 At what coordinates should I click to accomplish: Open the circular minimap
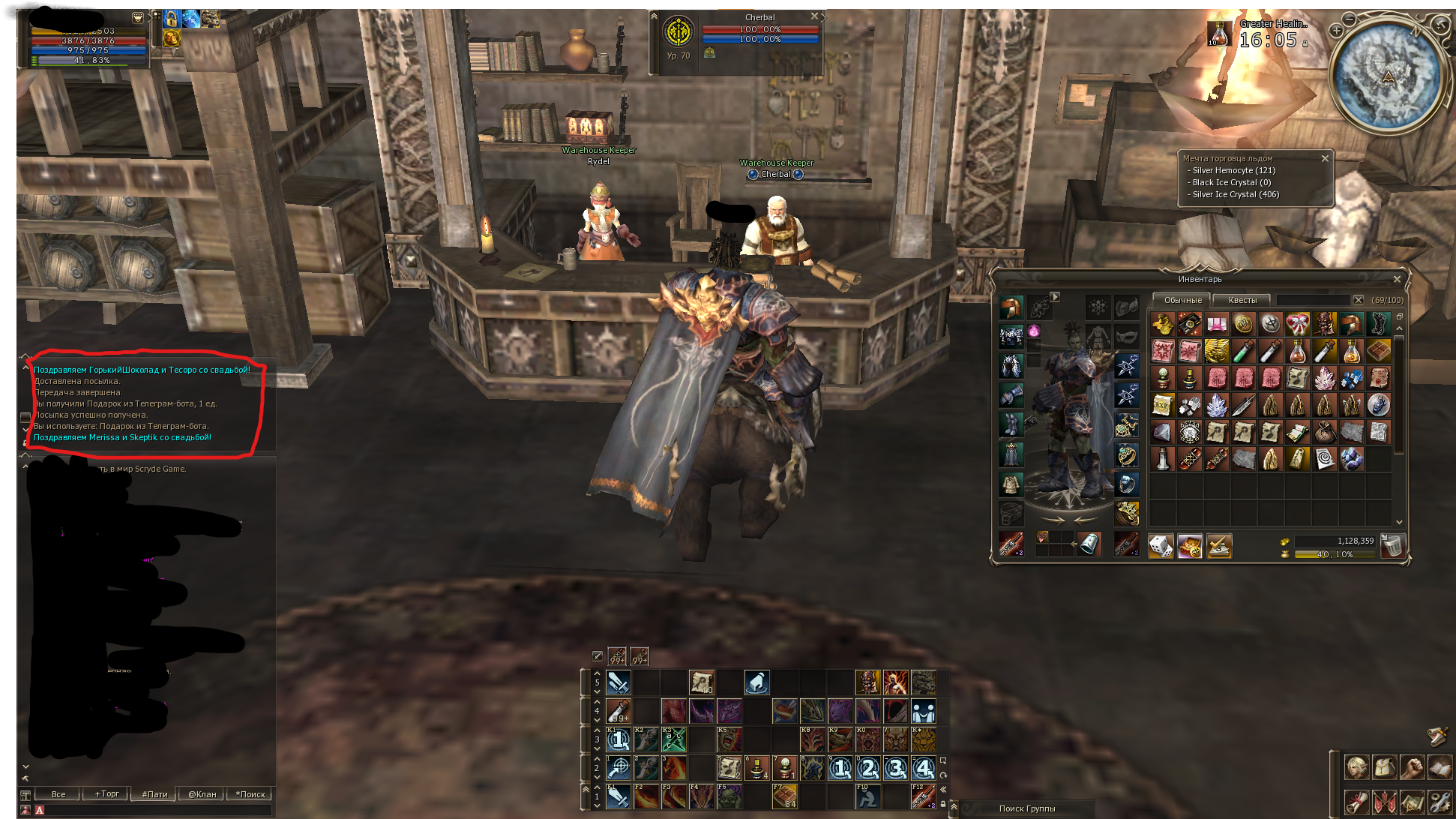(x=1386, y=75)
